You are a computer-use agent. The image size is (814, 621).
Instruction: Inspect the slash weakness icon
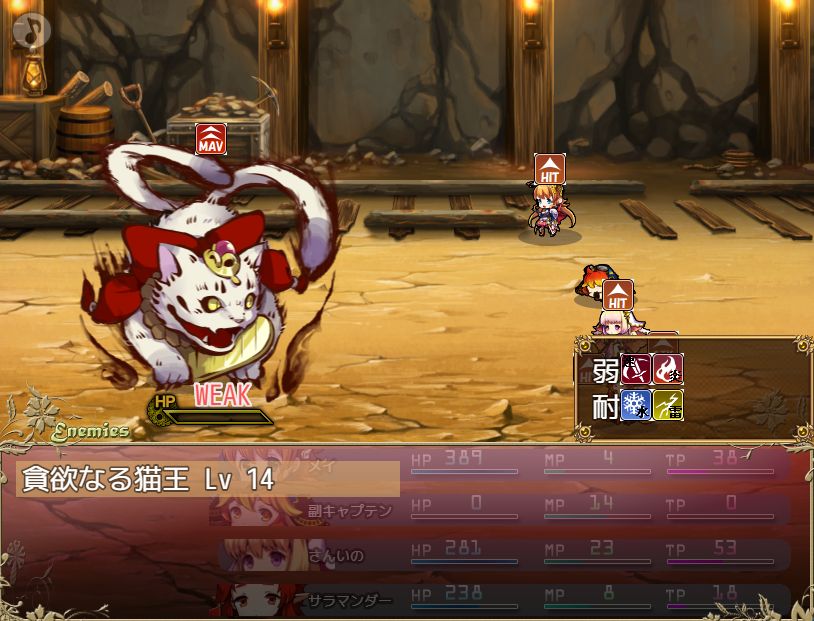coord(636,370)
